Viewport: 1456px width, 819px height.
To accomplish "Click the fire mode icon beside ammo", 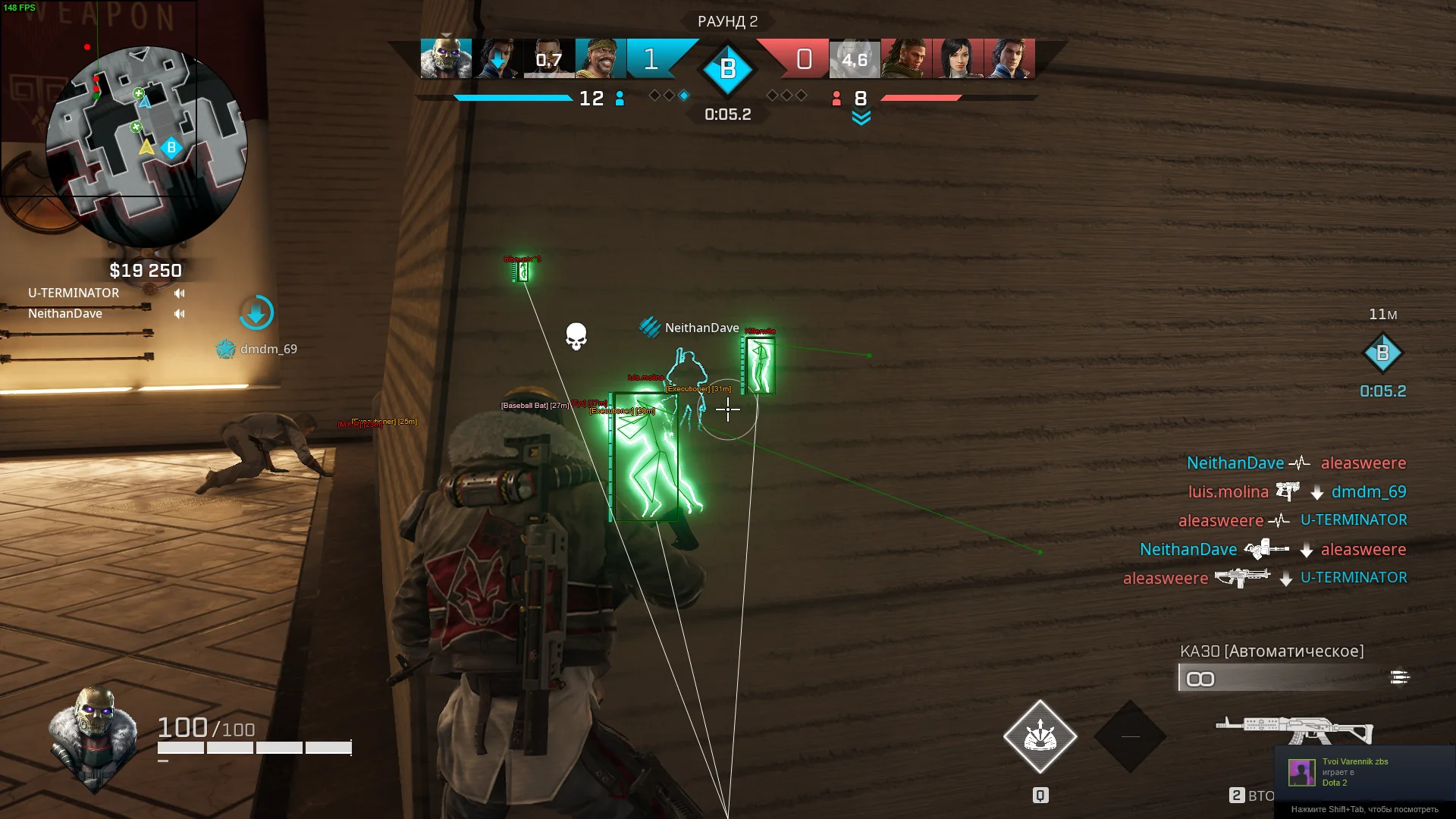I will point(1399,677).
